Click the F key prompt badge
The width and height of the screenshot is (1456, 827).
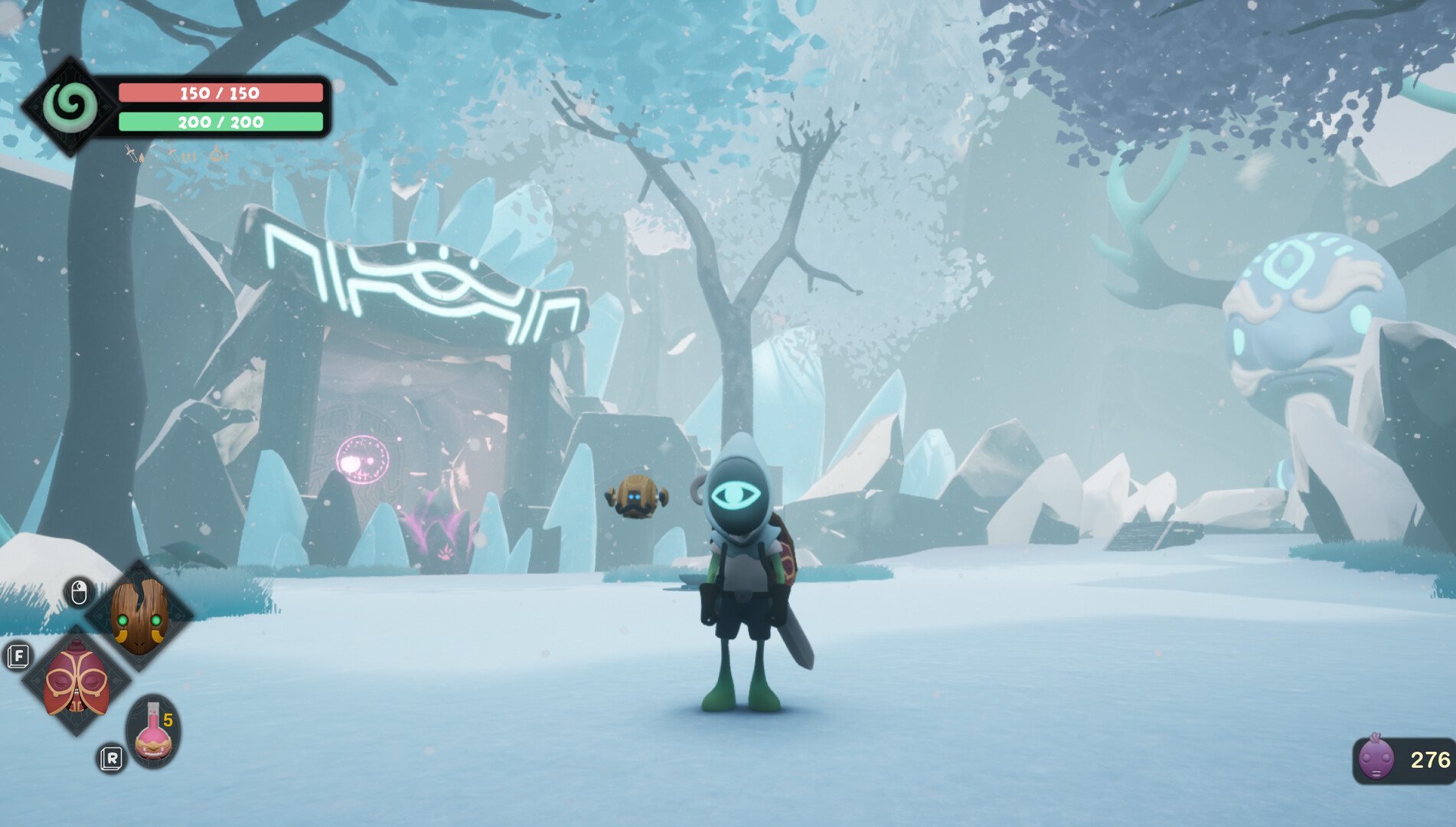pyautogui.click(x=19, y=656)
